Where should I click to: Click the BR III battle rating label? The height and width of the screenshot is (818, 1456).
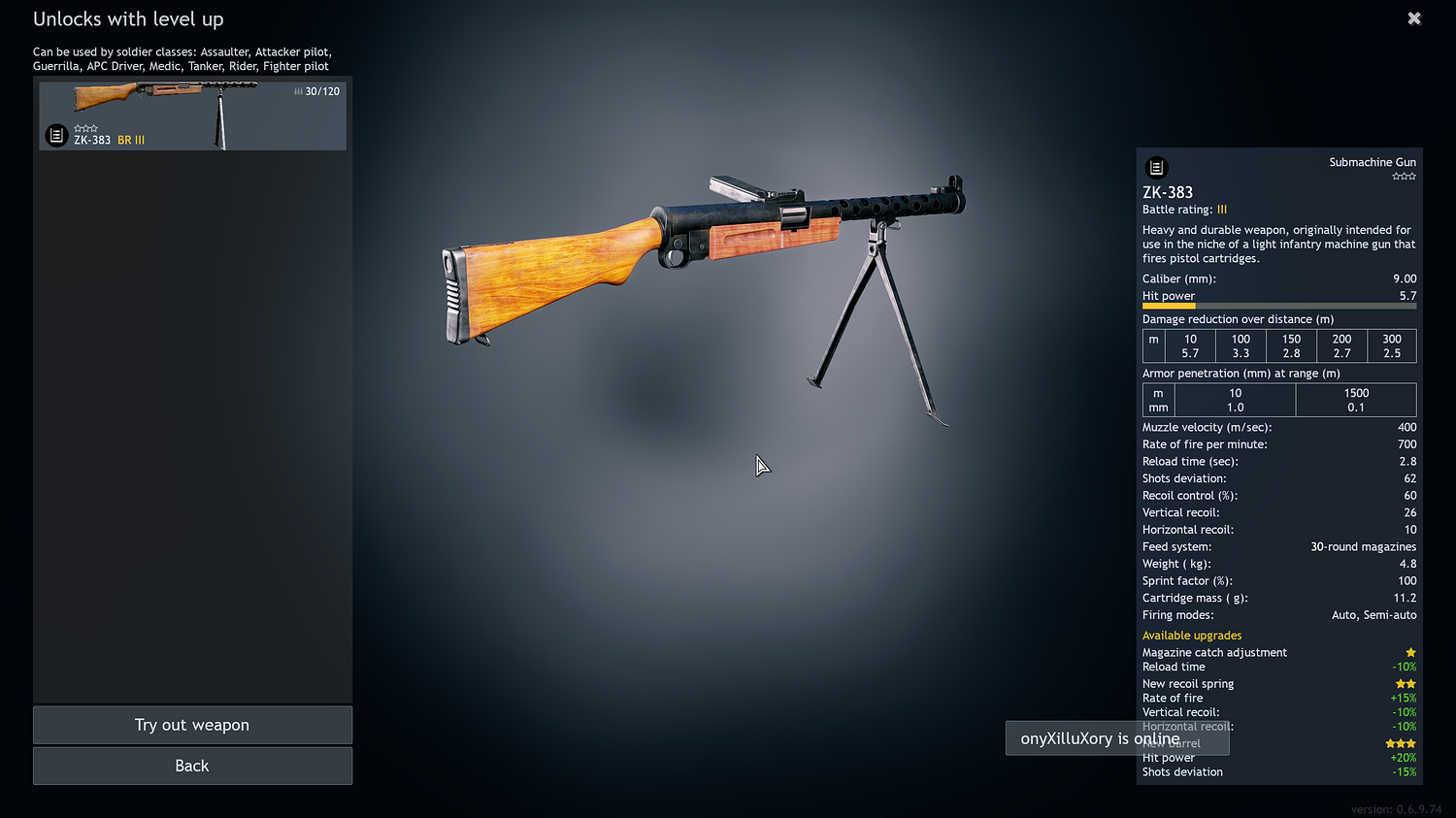coord(130,139)
